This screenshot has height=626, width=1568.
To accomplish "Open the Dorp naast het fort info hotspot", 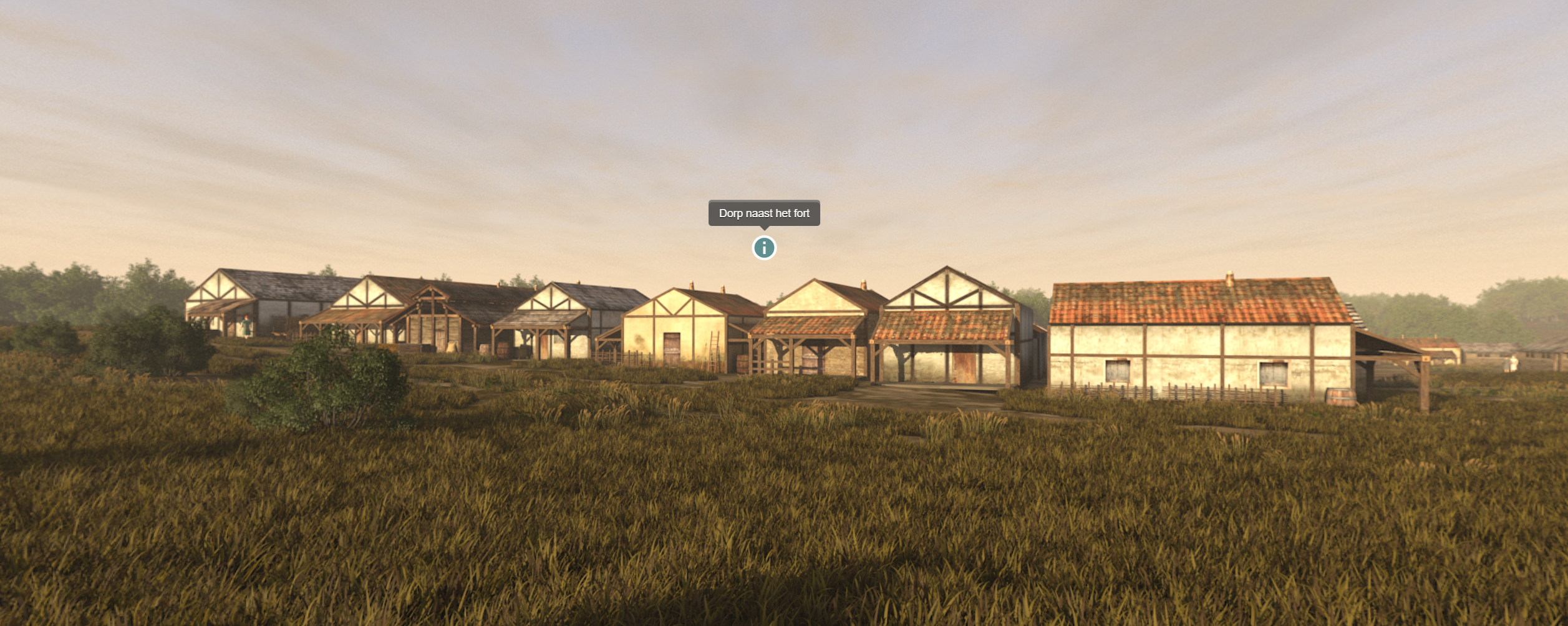I will coord(764,248).
